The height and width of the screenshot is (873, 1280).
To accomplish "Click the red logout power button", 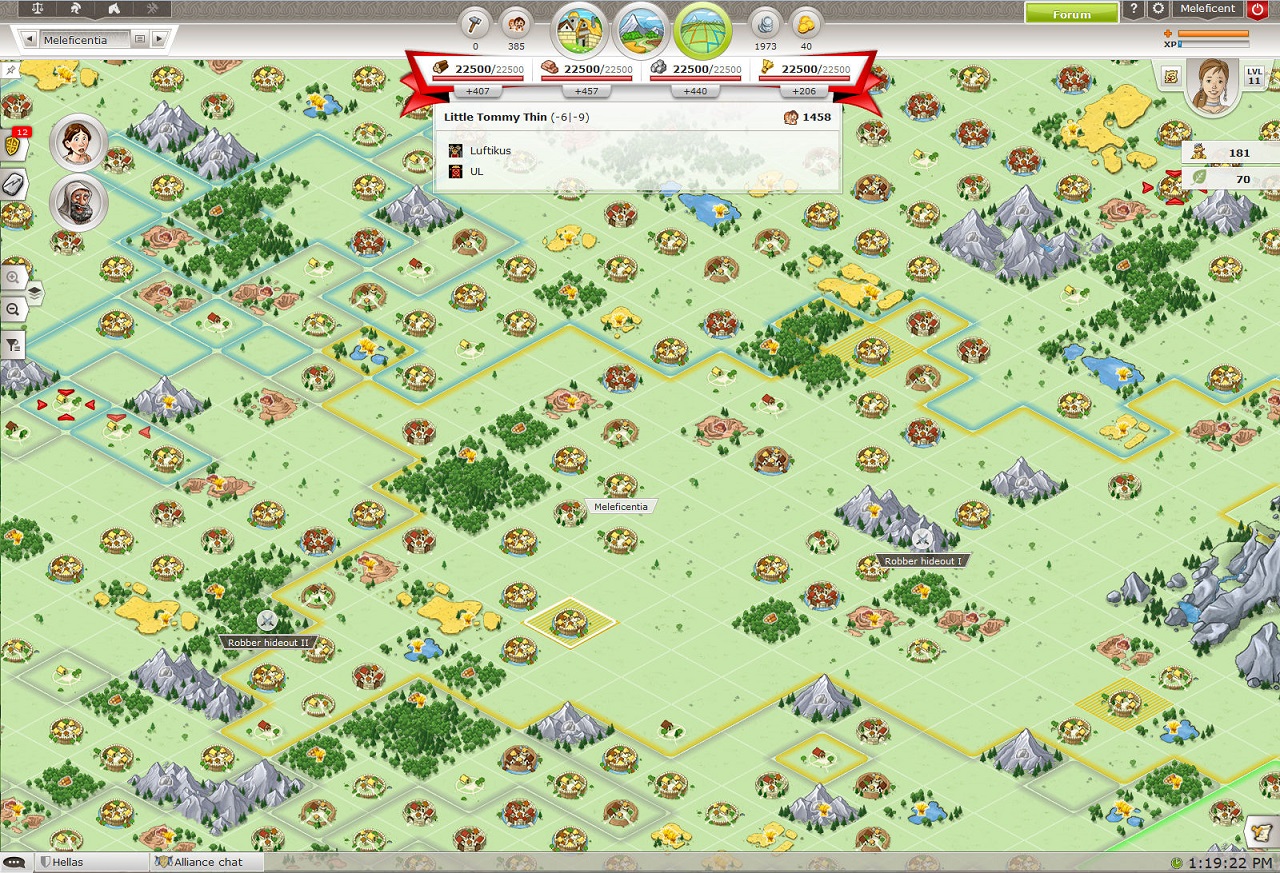I will [x=1257, y=10].
